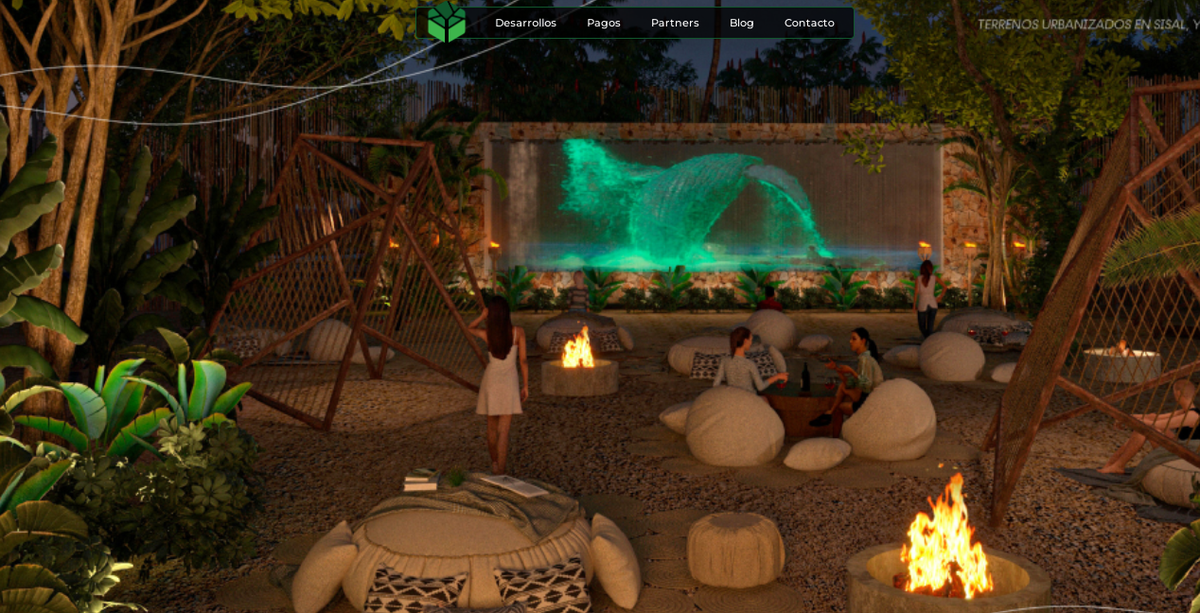Visit the Blog page
The image size is (1200, 613).
point(741,23)
